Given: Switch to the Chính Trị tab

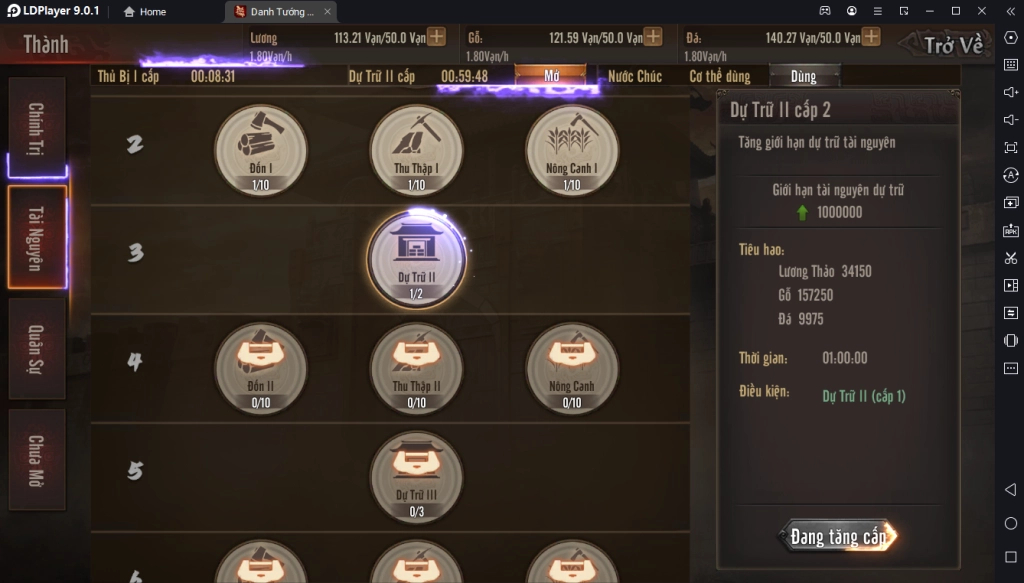Looking at the screenshot, I should (37, 128).
